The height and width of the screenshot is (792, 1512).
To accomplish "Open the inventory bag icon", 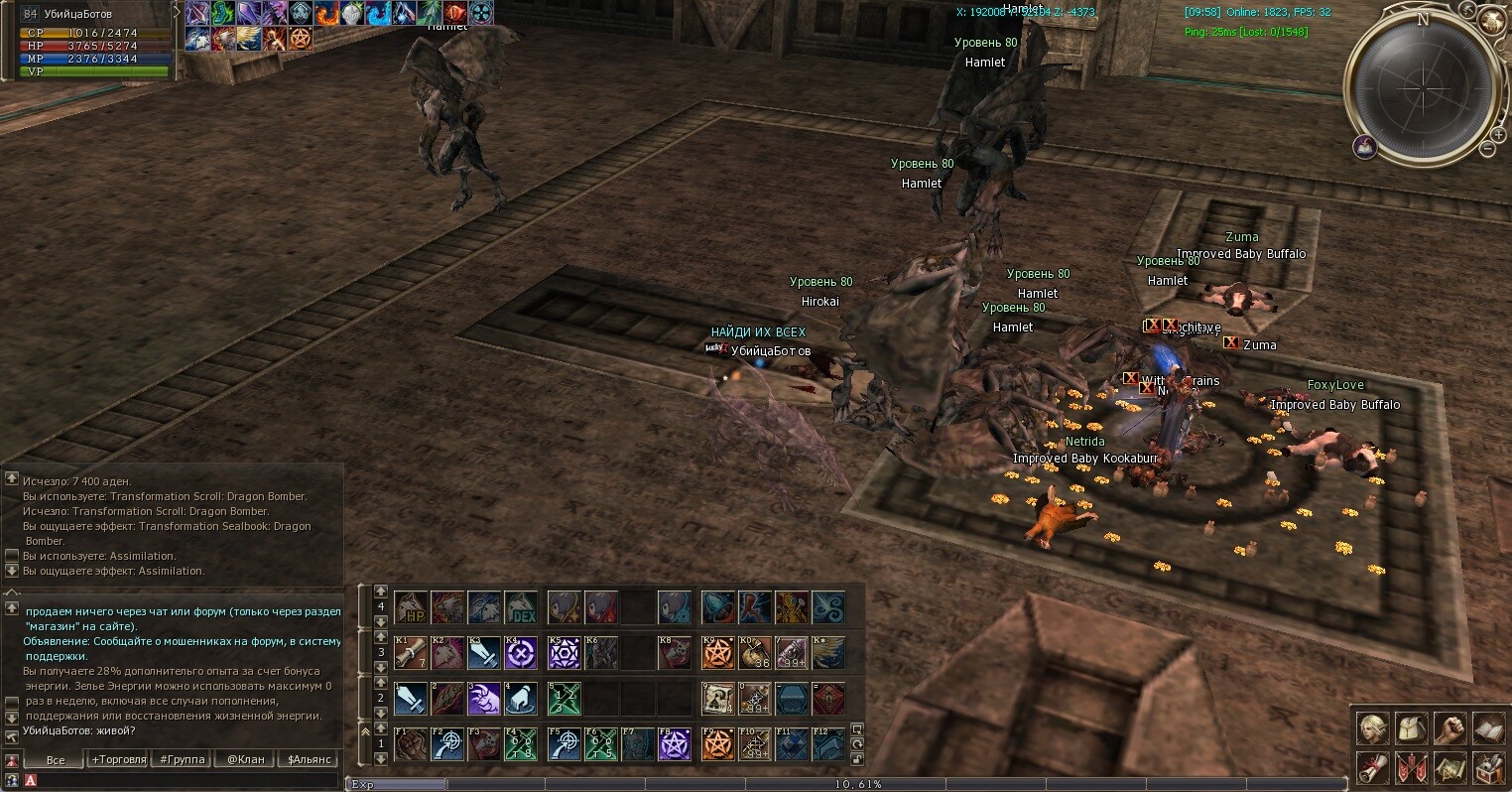I will pos(1412,728).
